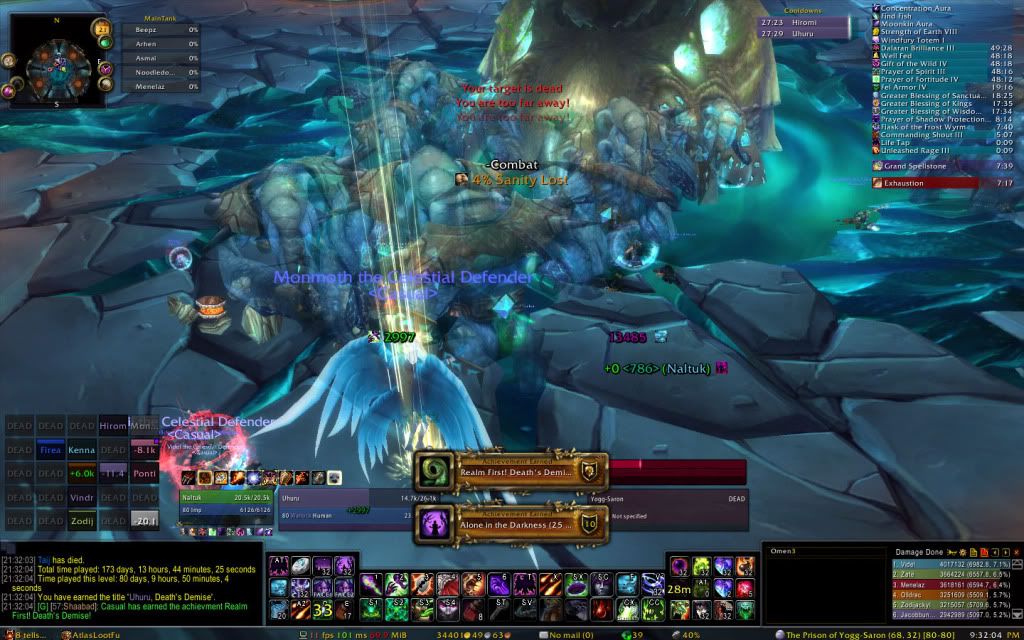
Task: Open the Realm First! Death's Demise achievement
Action: [510, 470]
